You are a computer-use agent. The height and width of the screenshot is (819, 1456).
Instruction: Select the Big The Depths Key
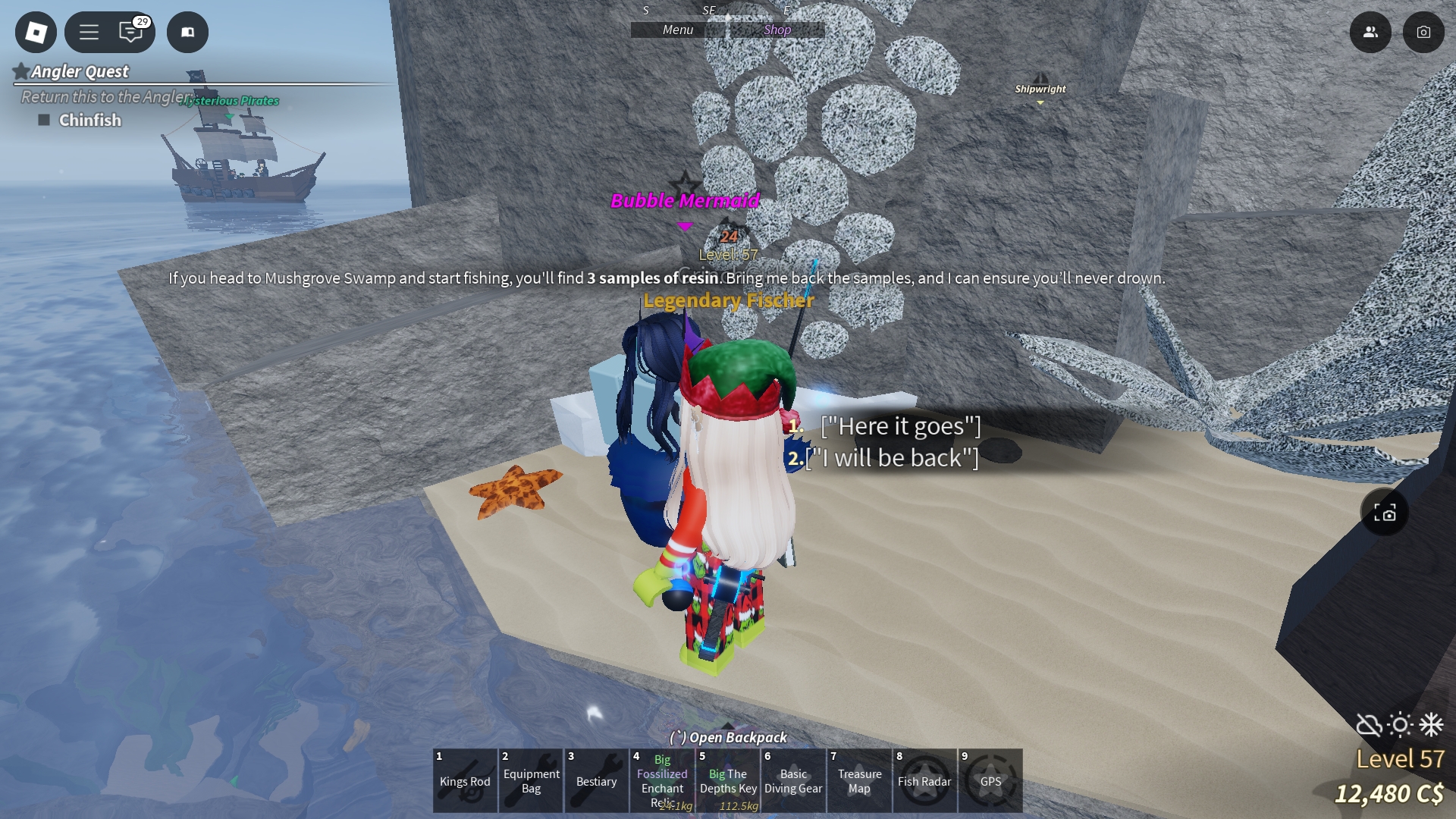727,780
